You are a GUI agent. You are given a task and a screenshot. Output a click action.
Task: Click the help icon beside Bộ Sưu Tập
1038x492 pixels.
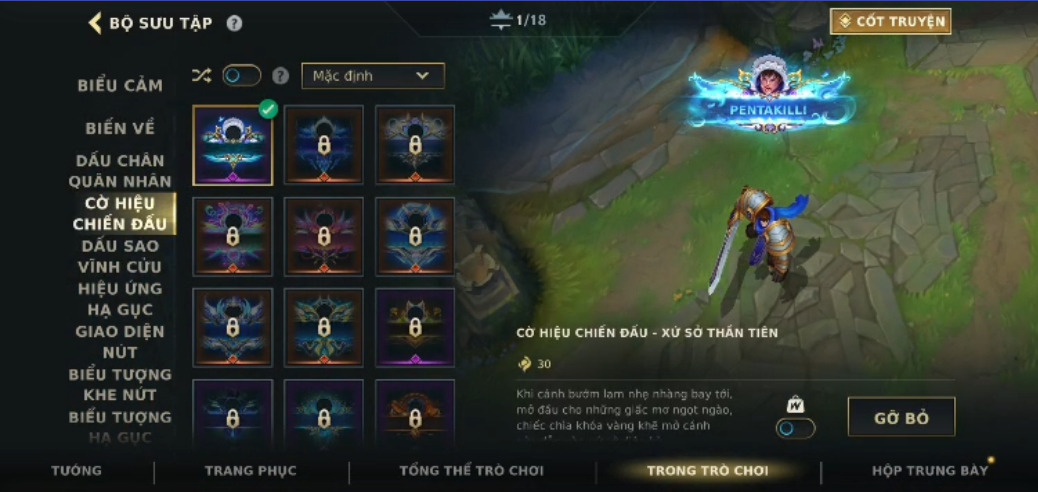click(x=234, y=23)
